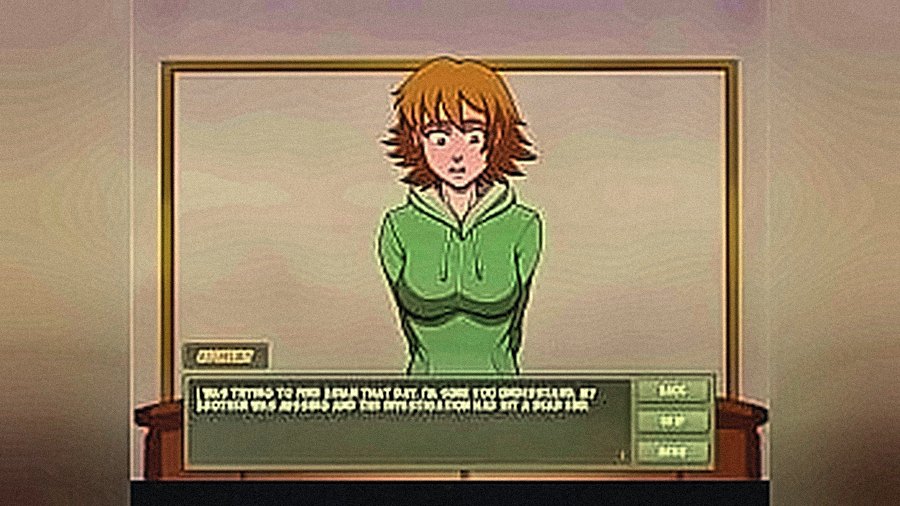Advance the dialogue by clicking the text box
This screenshot has height=506, width=900.
(410, 425)
